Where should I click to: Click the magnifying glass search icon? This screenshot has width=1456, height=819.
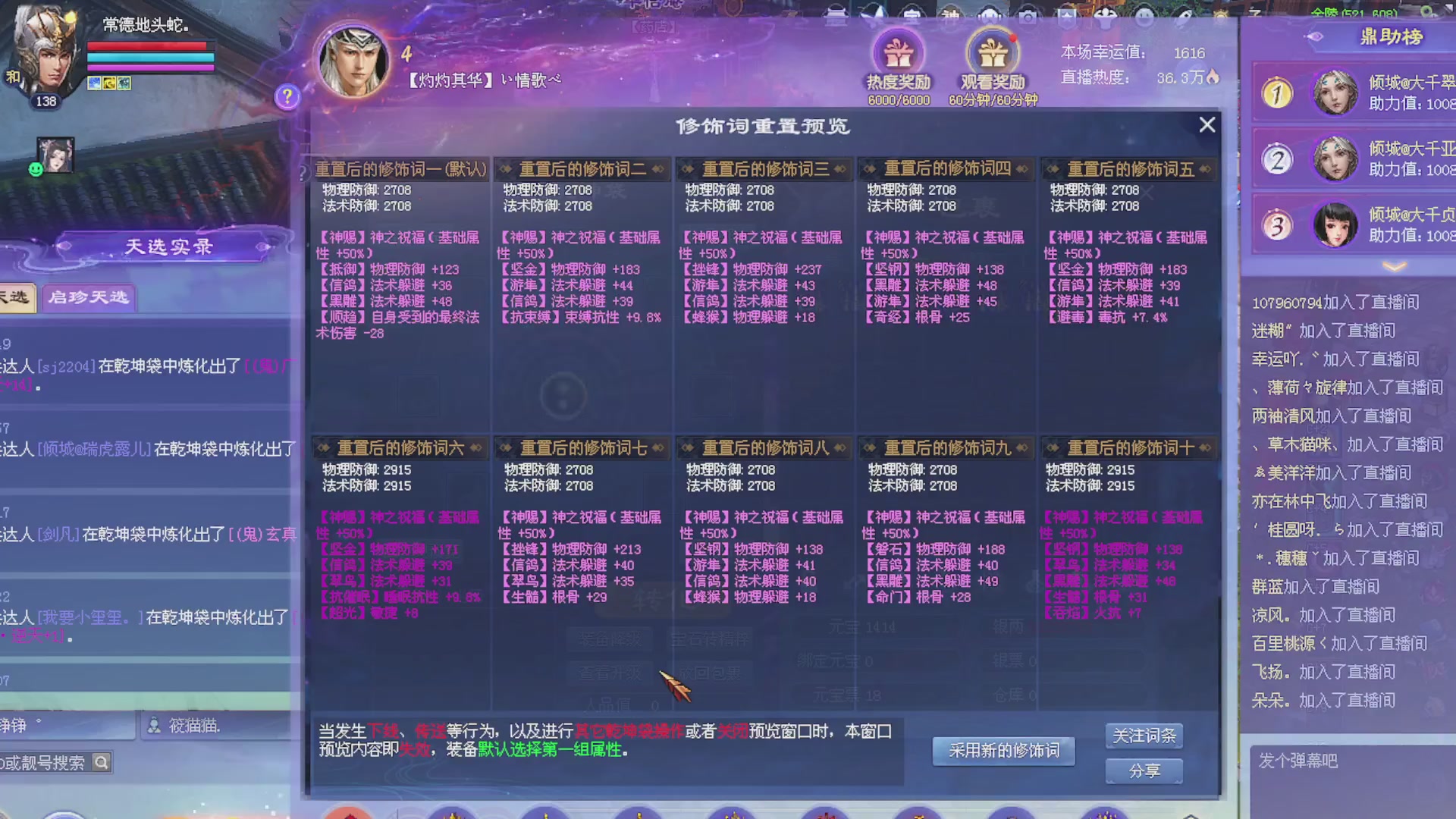tap(101, 762)
